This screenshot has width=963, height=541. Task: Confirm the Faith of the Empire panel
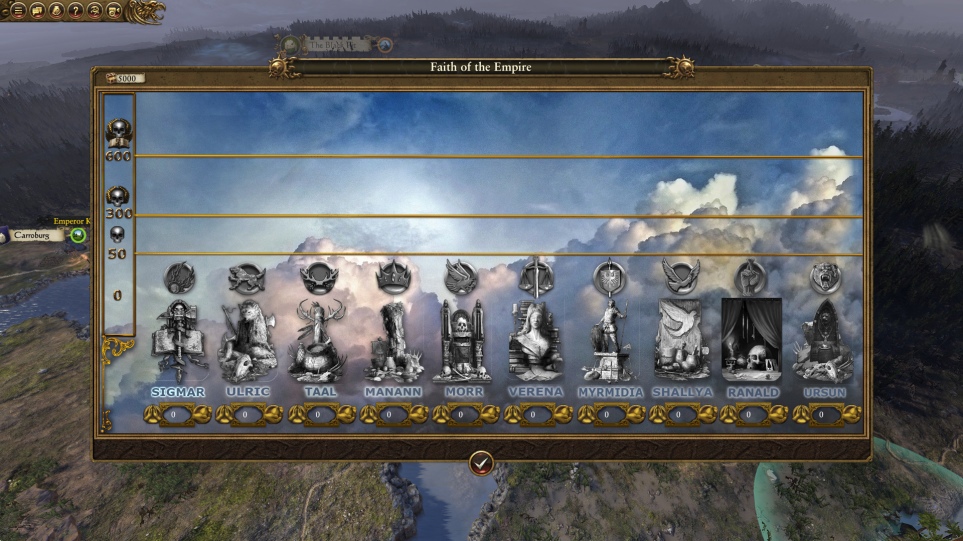coord(481,463)
